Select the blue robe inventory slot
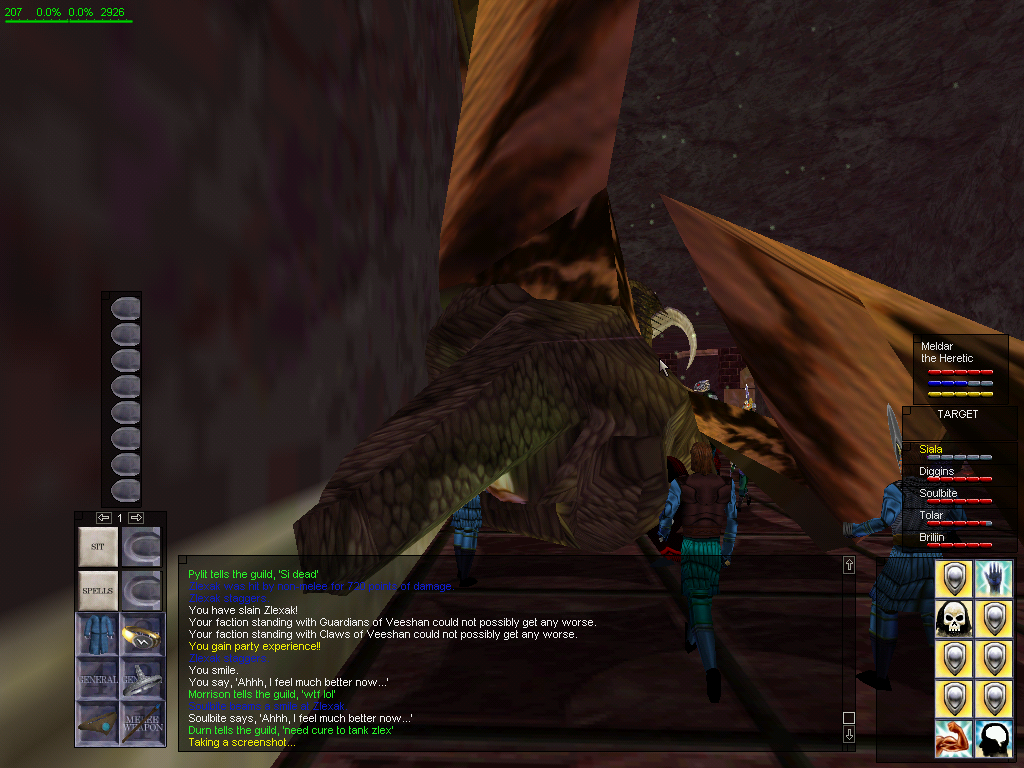Viewport: 1024px width, 768px height. coord(98,635)
